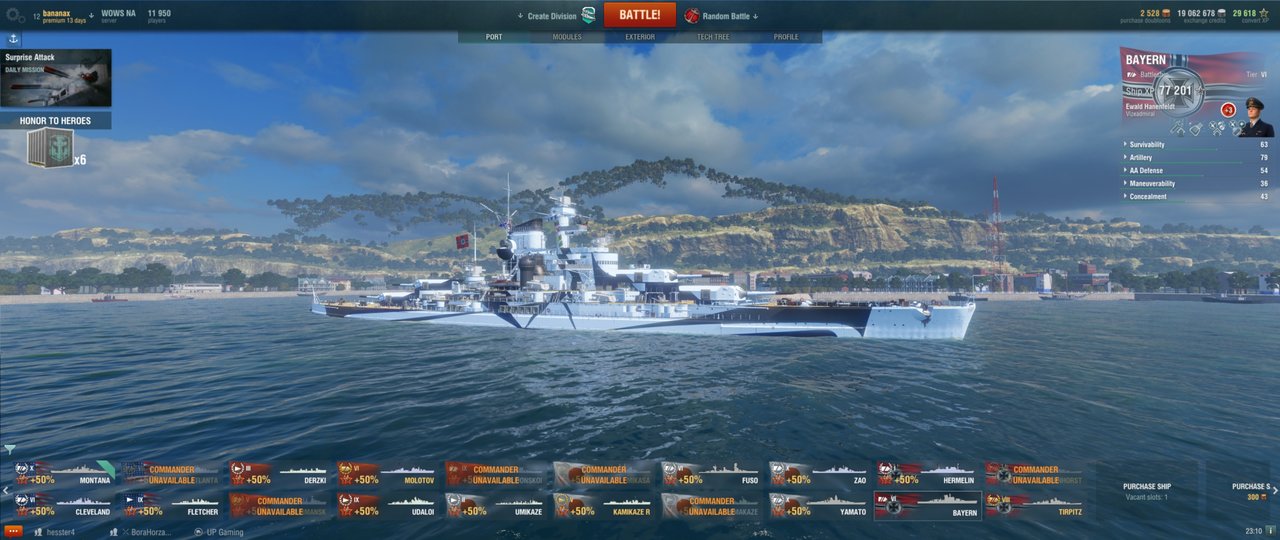Choose the Yamato from the carousel
This screenshot has height=540, width=1280.
tap(821, 506)
